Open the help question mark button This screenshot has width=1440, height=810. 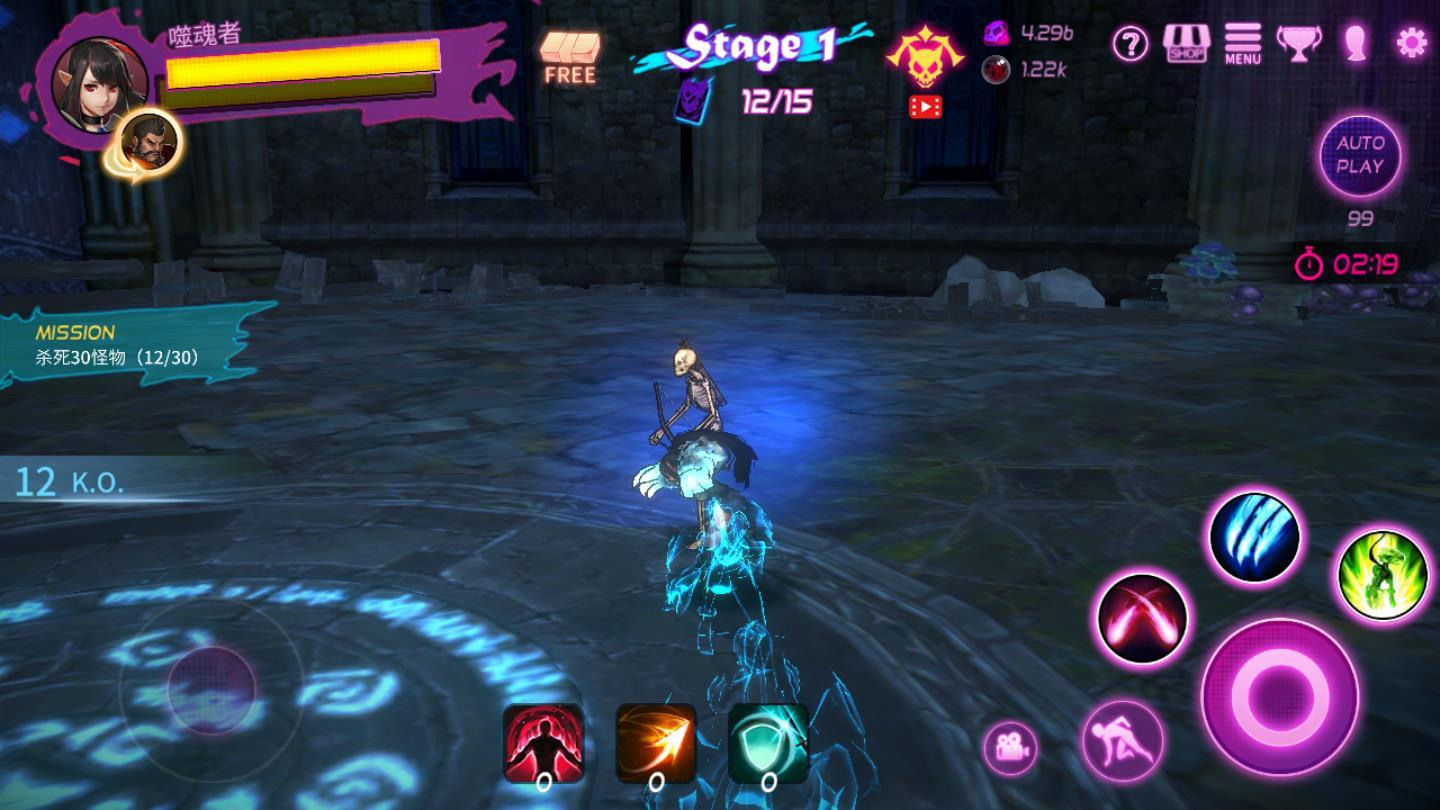tap(1130, 44)
